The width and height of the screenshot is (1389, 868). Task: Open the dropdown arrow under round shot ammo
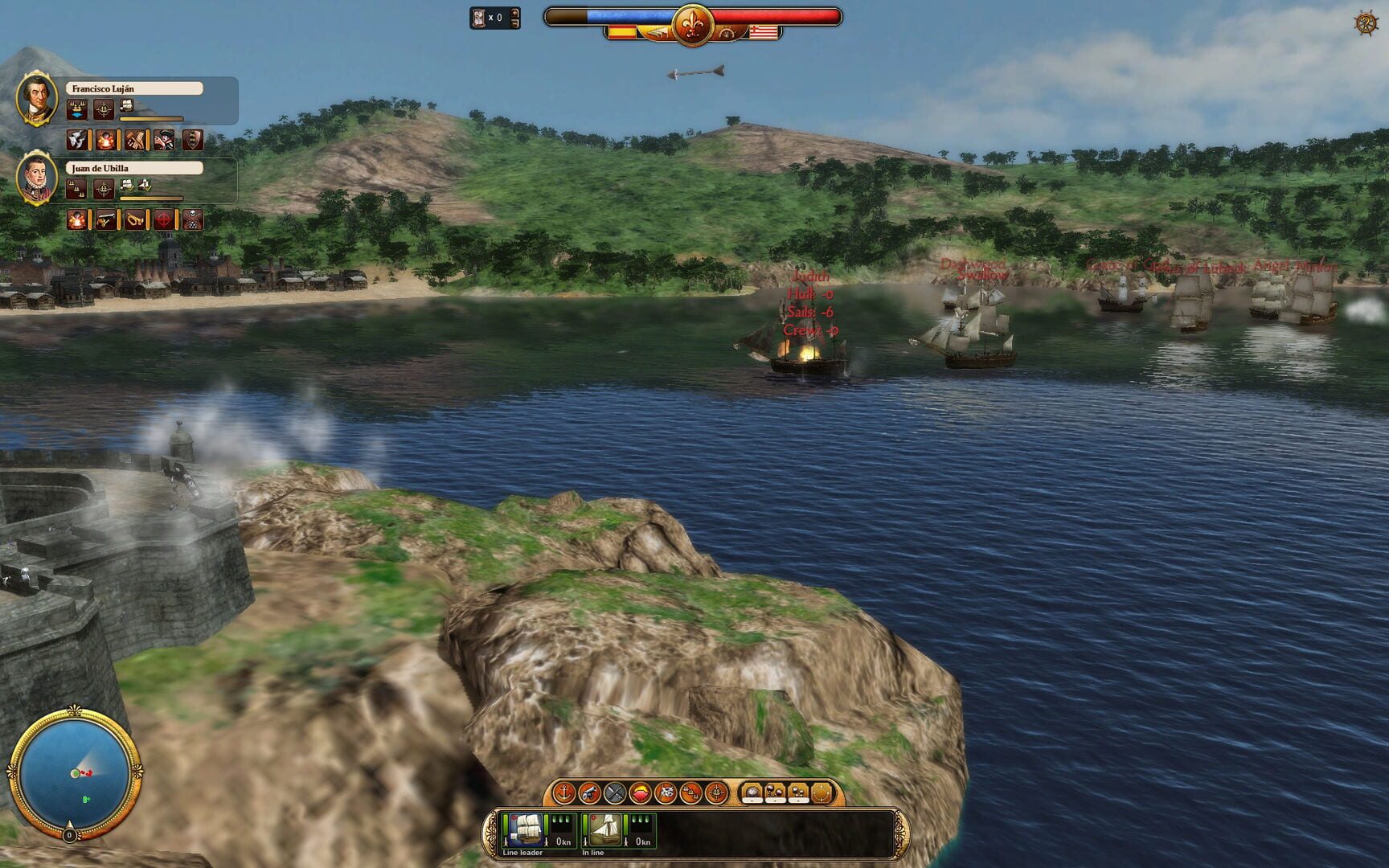coord(752,800)
